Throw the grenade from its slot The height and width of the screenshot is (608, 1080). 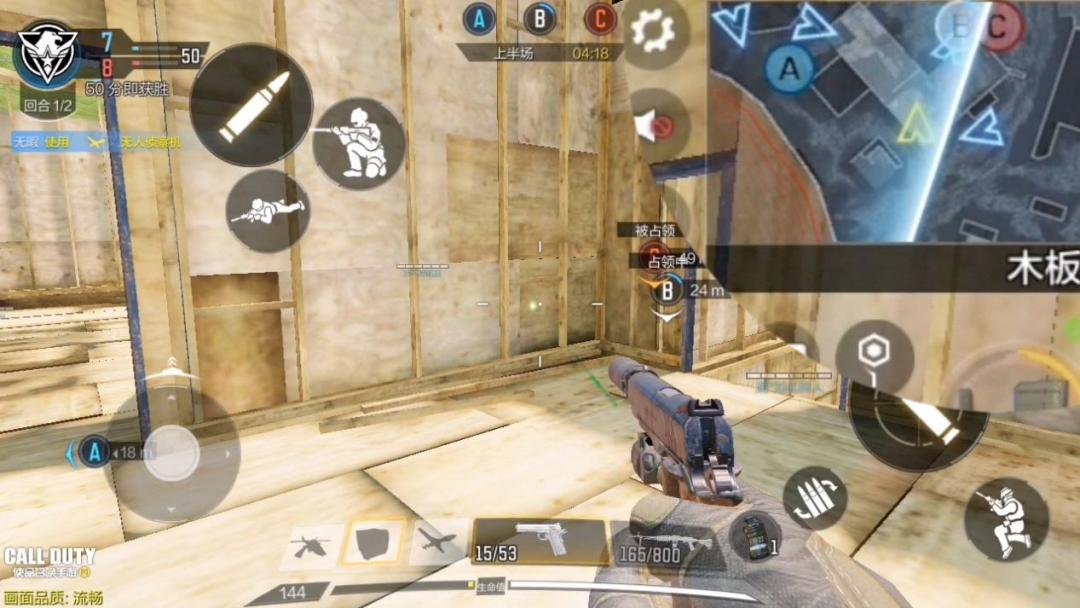[753, 536]
